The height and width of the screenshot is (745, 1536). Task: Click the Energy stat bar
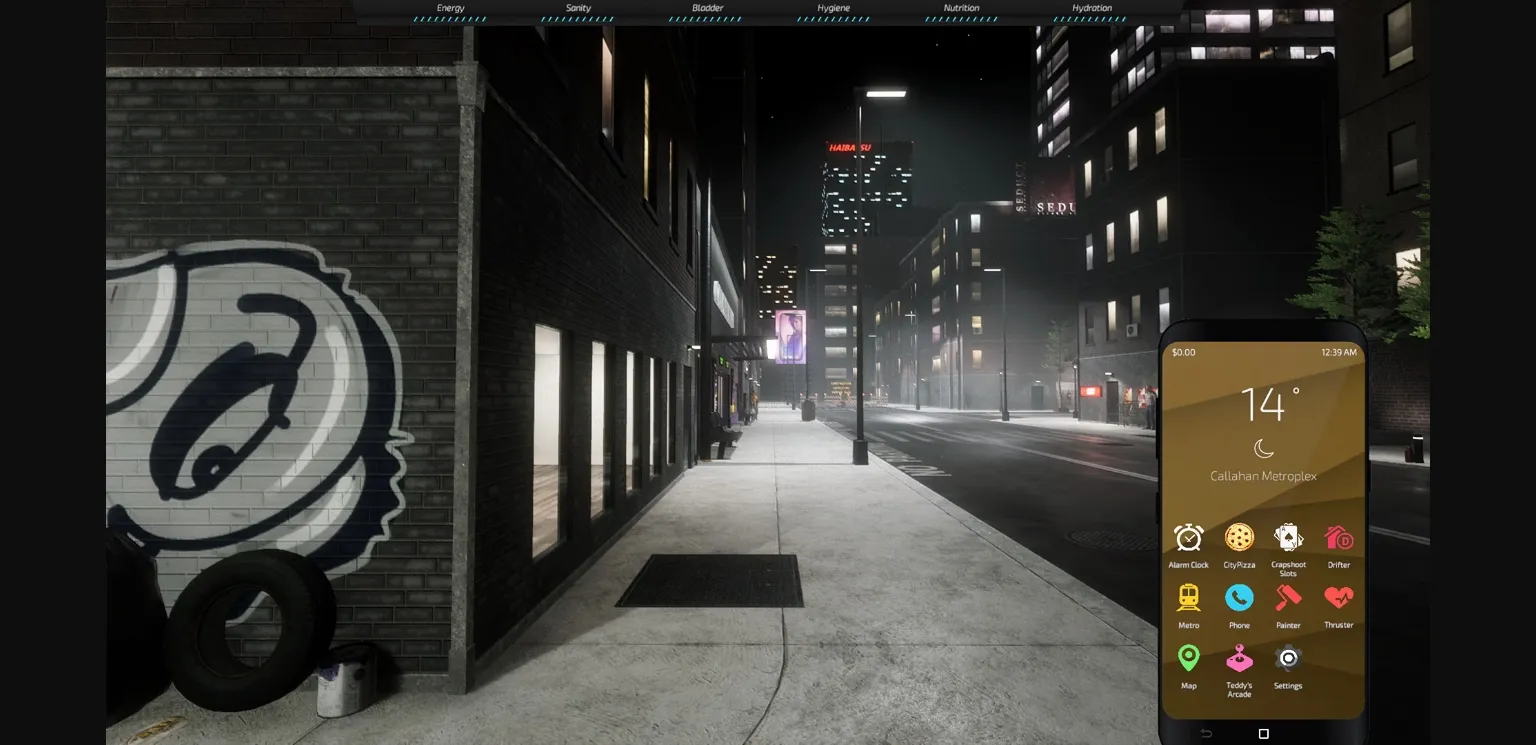449,12
